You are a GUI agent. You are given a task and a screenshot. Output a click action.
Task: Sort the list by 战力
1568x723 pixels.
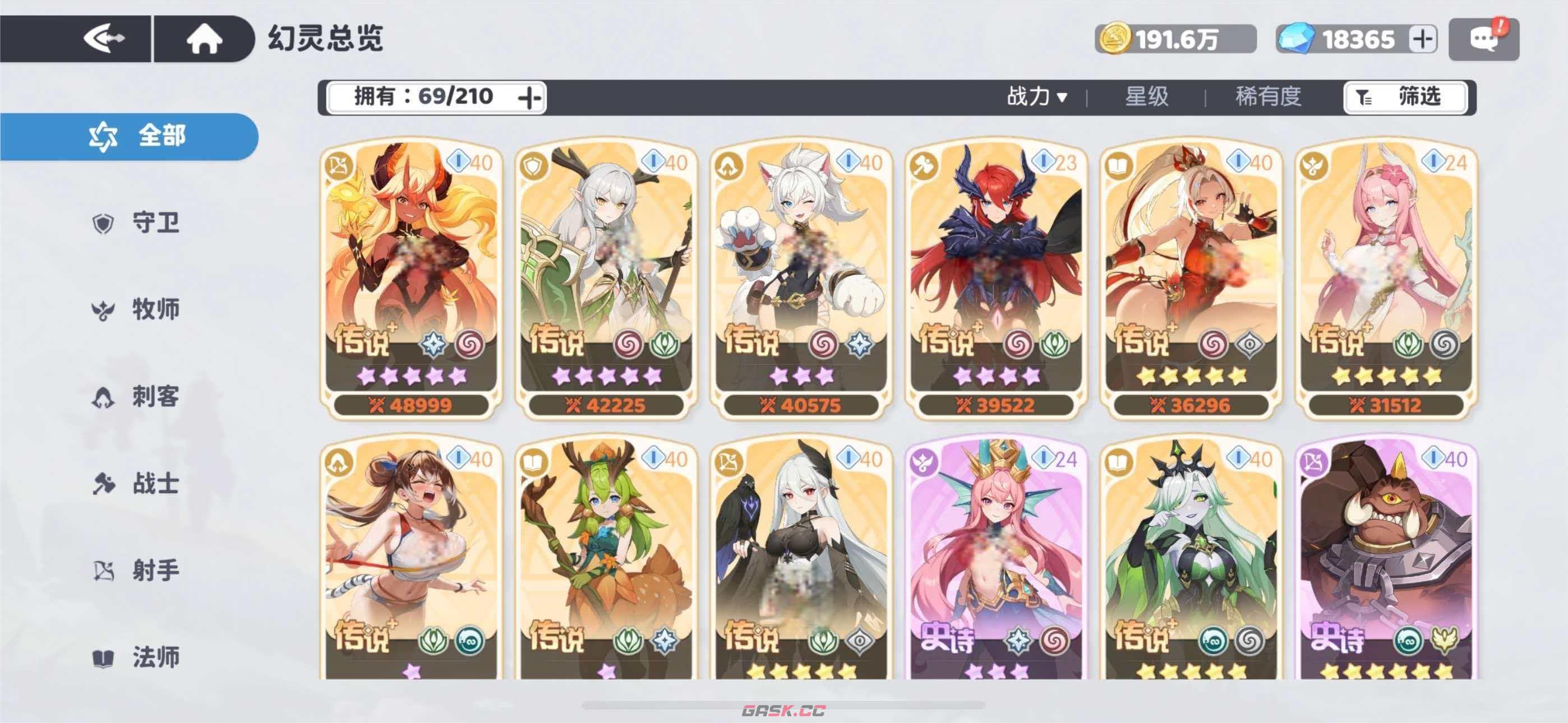(1036, 97)
